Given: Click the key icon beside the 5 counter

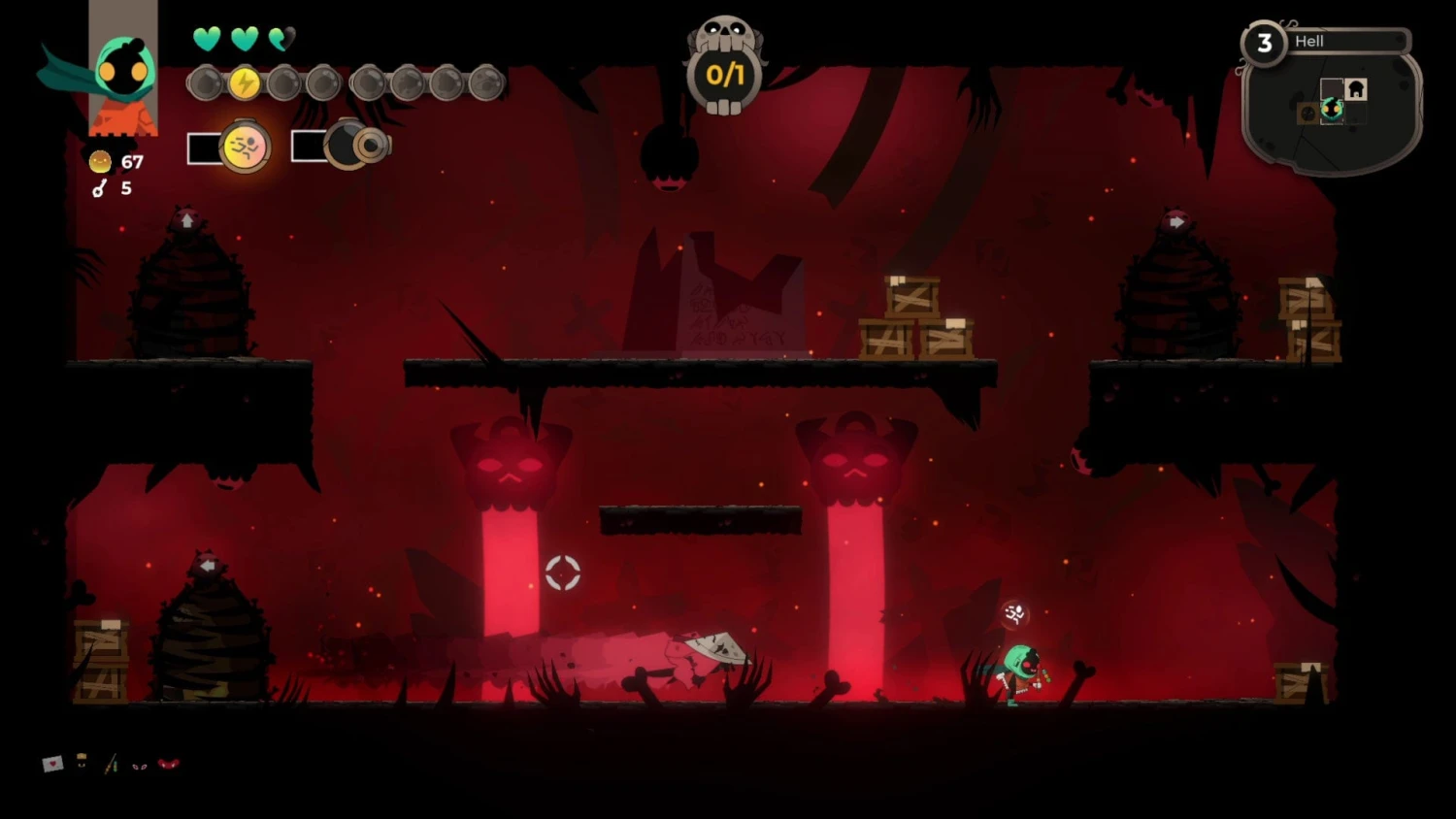Looking at the screenshot, I should tap(99, 188).
